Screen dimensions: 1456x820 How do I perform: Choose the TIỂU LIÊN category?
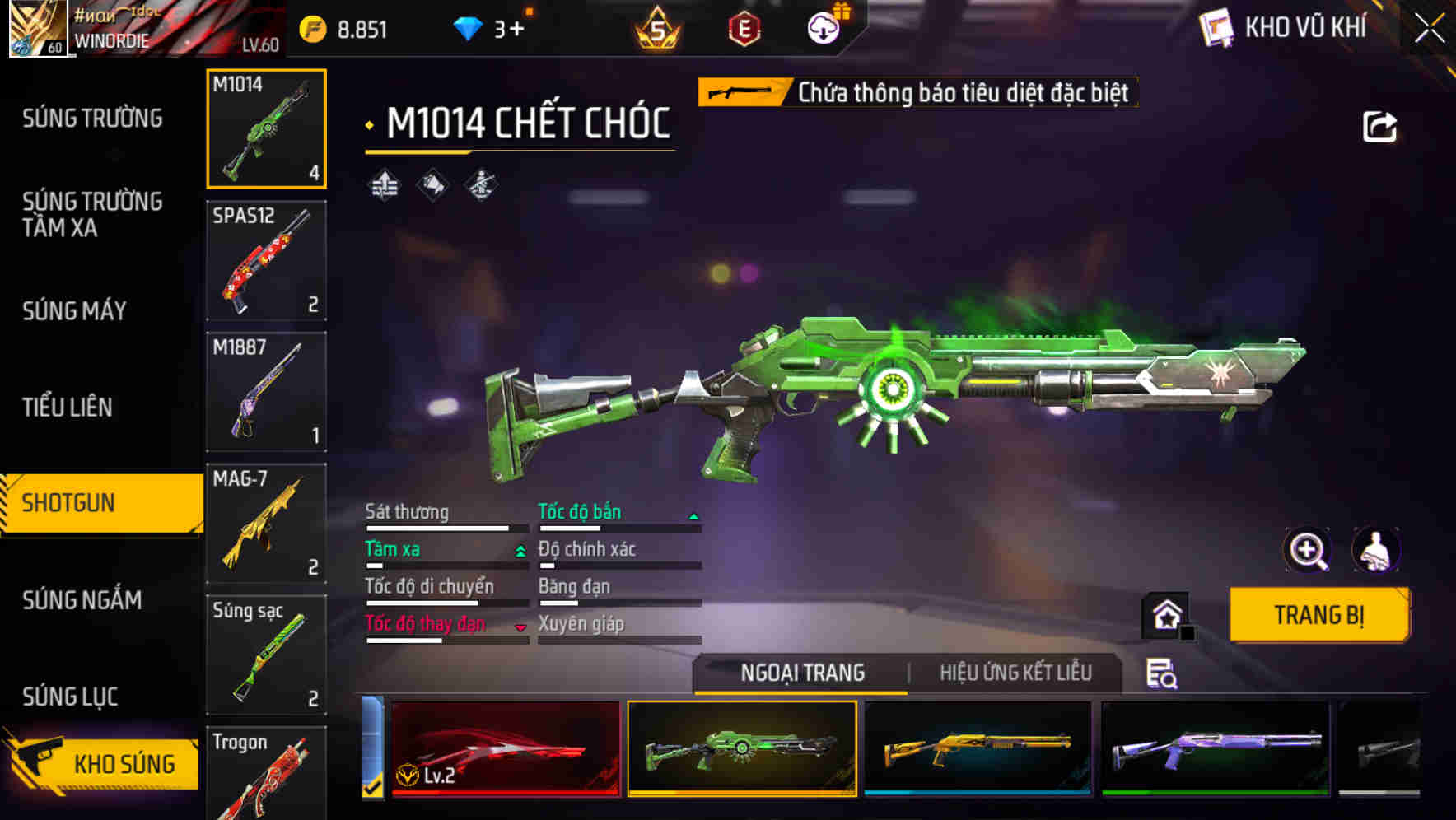point(68,407)
